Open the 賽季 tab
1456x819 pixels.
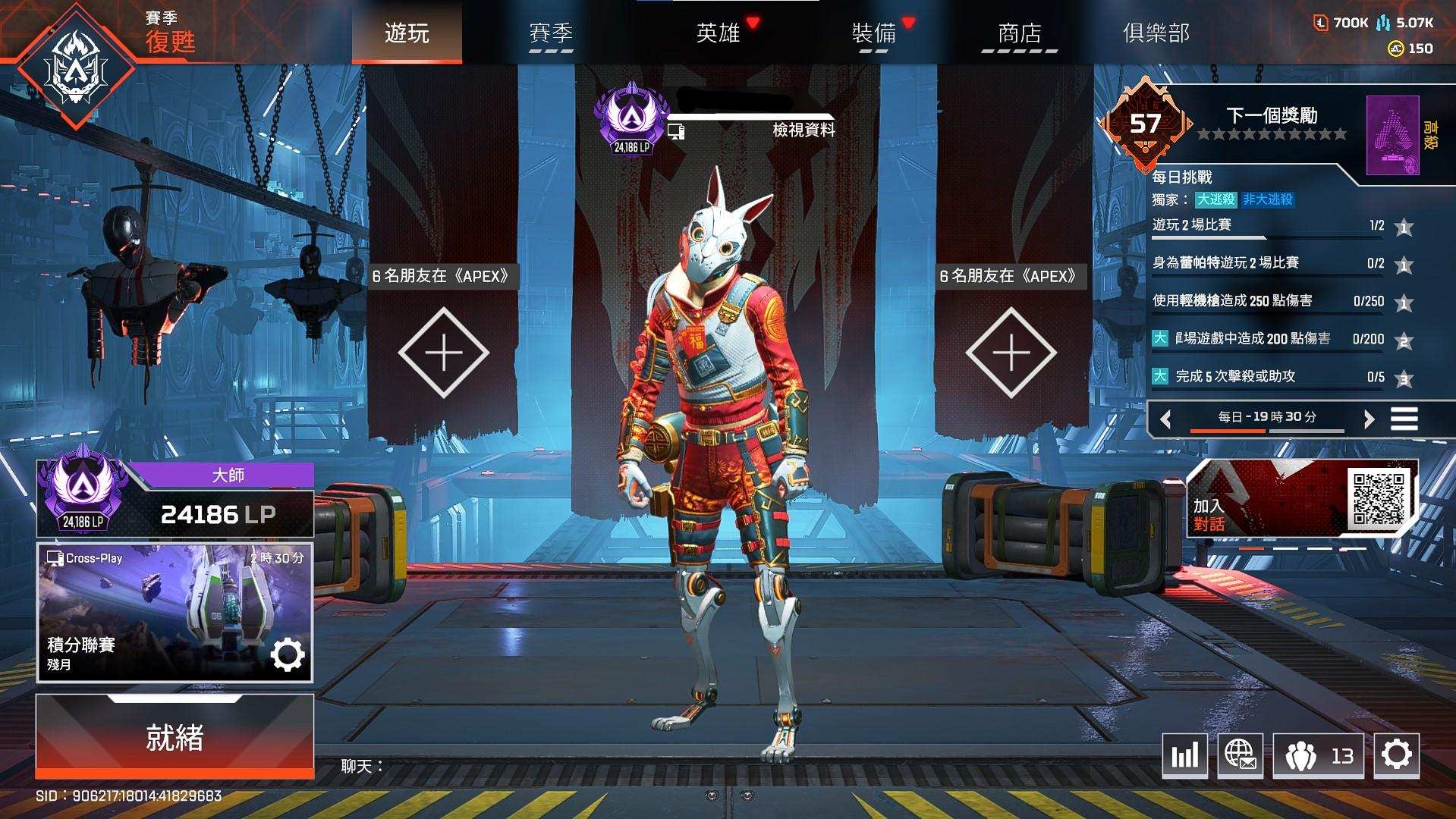tap(551, 33)
